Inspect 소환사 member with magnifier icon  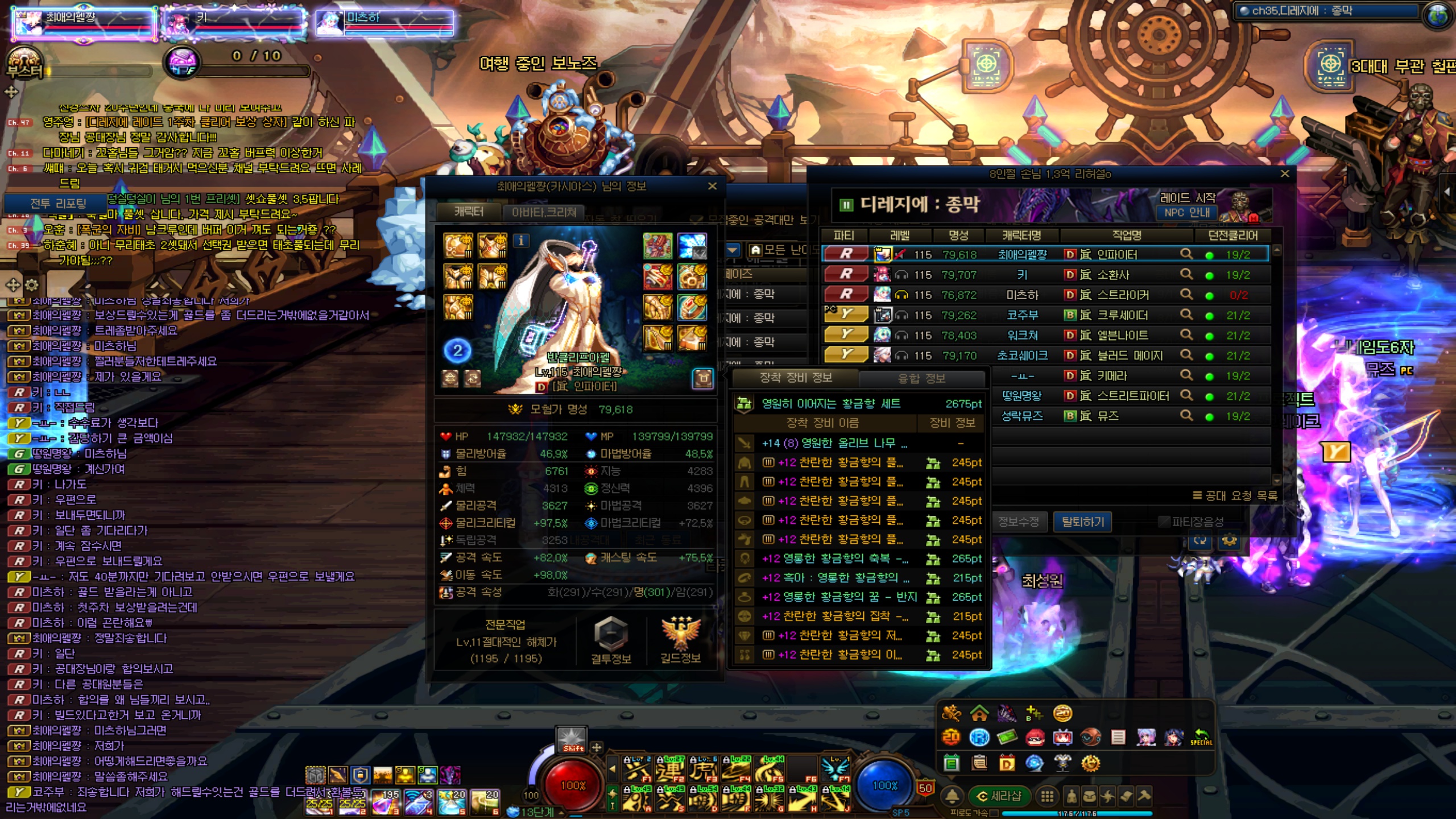(1186, 275)
